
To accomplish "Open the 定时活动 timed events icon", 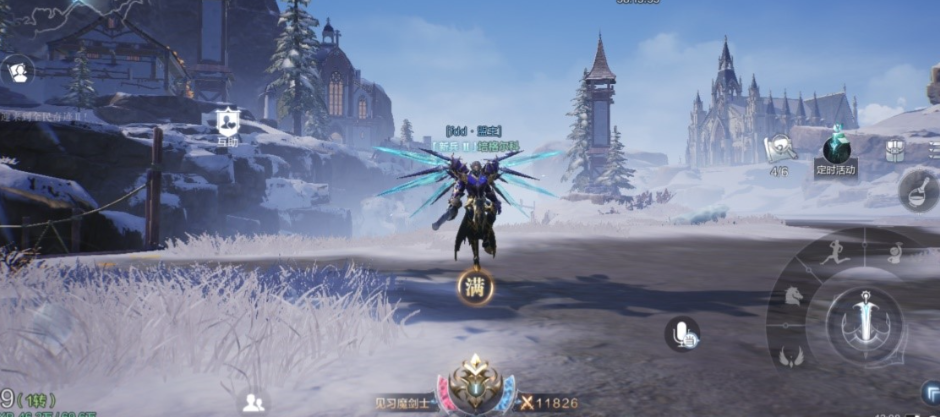I will click(x=835, y=151).
